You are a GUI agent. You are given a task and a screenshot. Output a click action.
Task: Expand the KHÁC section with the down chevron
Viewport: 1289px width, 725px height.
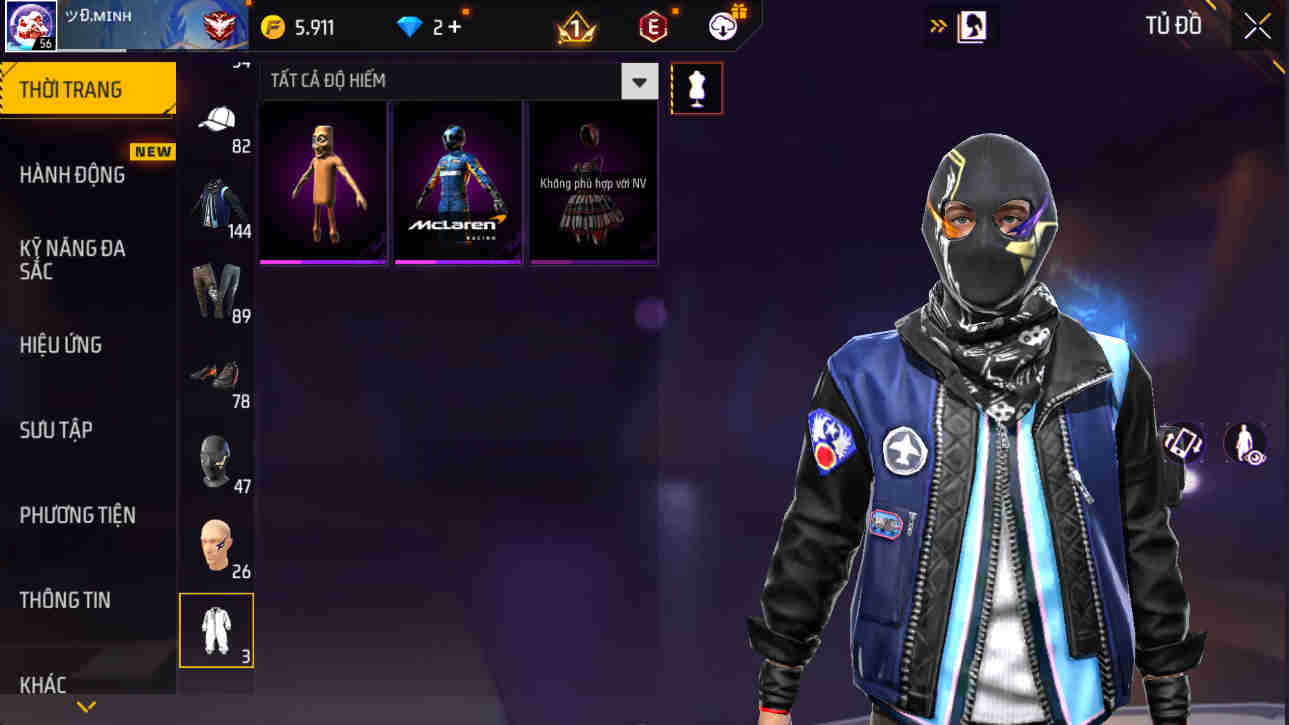86,705
